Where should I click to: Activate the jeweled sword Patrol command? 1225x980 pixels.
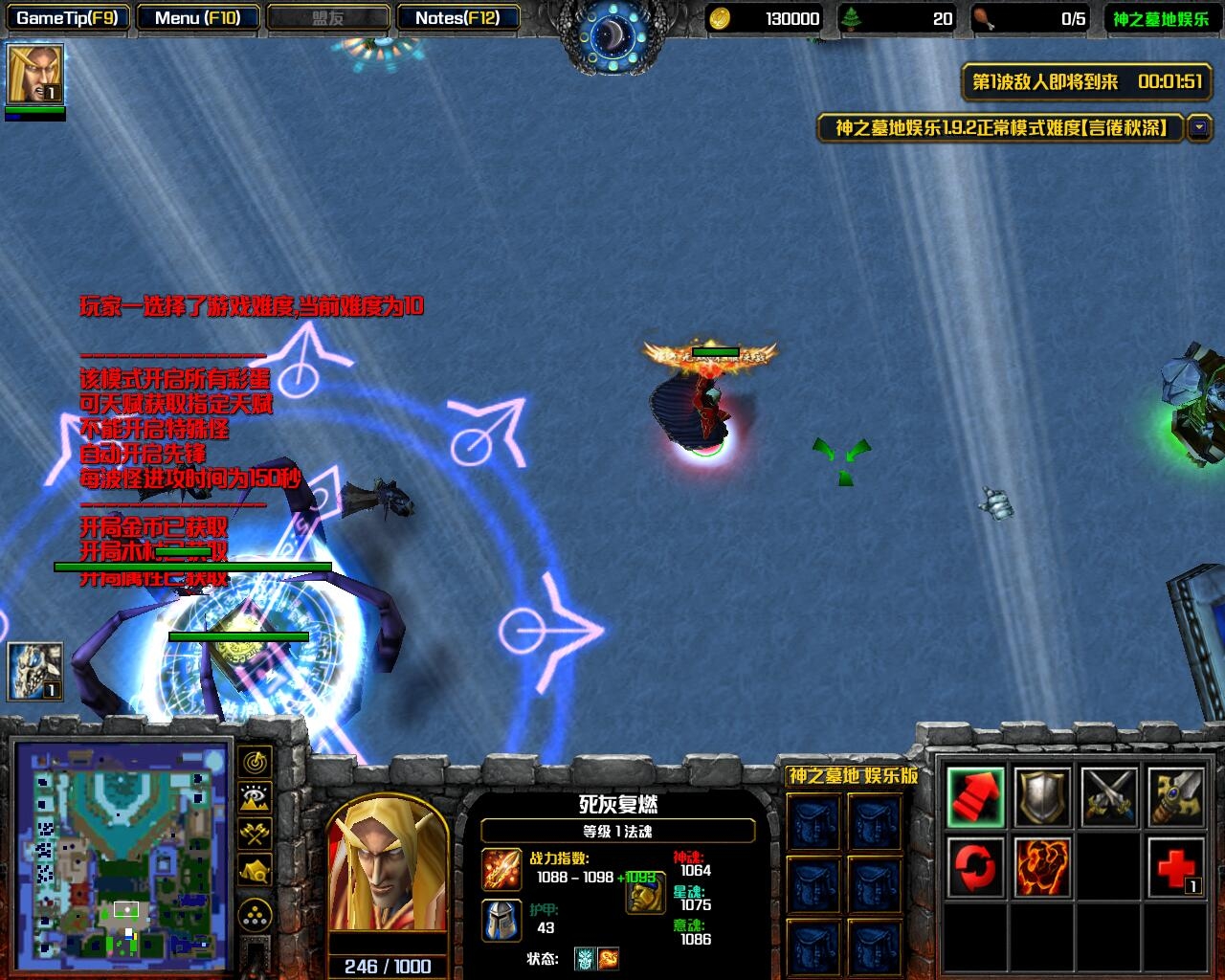pyautogui.click(x=1176, y=796)
